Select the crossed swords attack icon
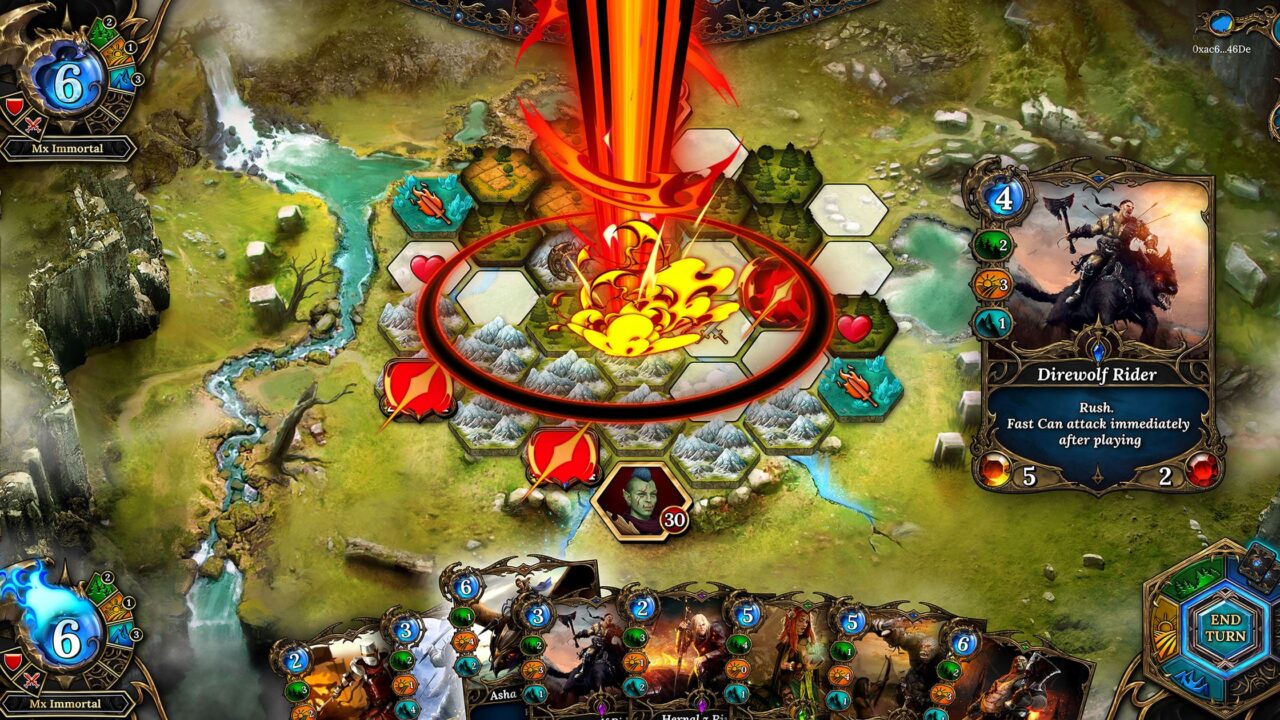The height and width of the screenshot is (720, 1280). click(31, 122)
